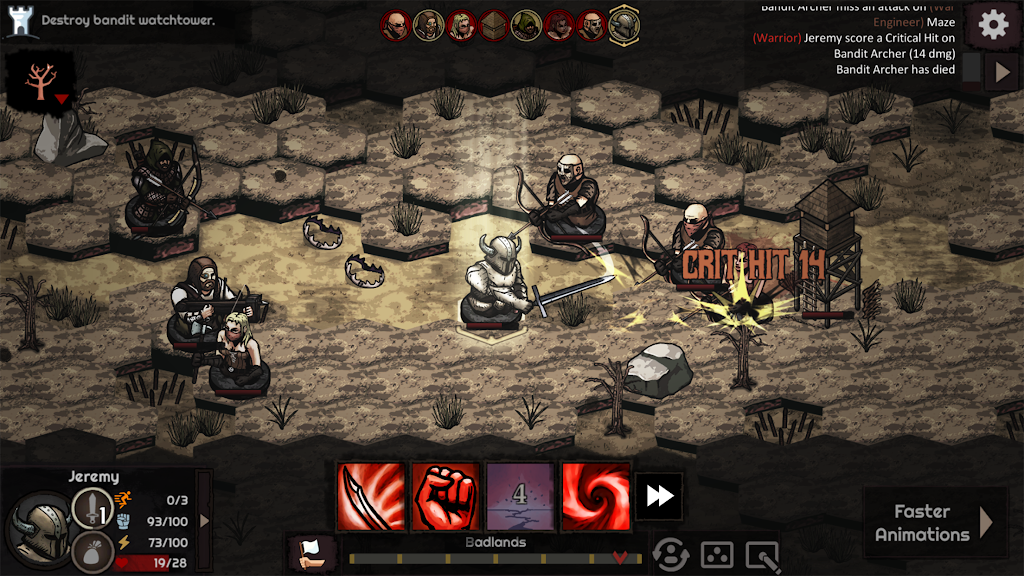The height and width of the screenshot is (576, 1024).
Task: Open Jeremy's bag item slot
Action: 91,552
